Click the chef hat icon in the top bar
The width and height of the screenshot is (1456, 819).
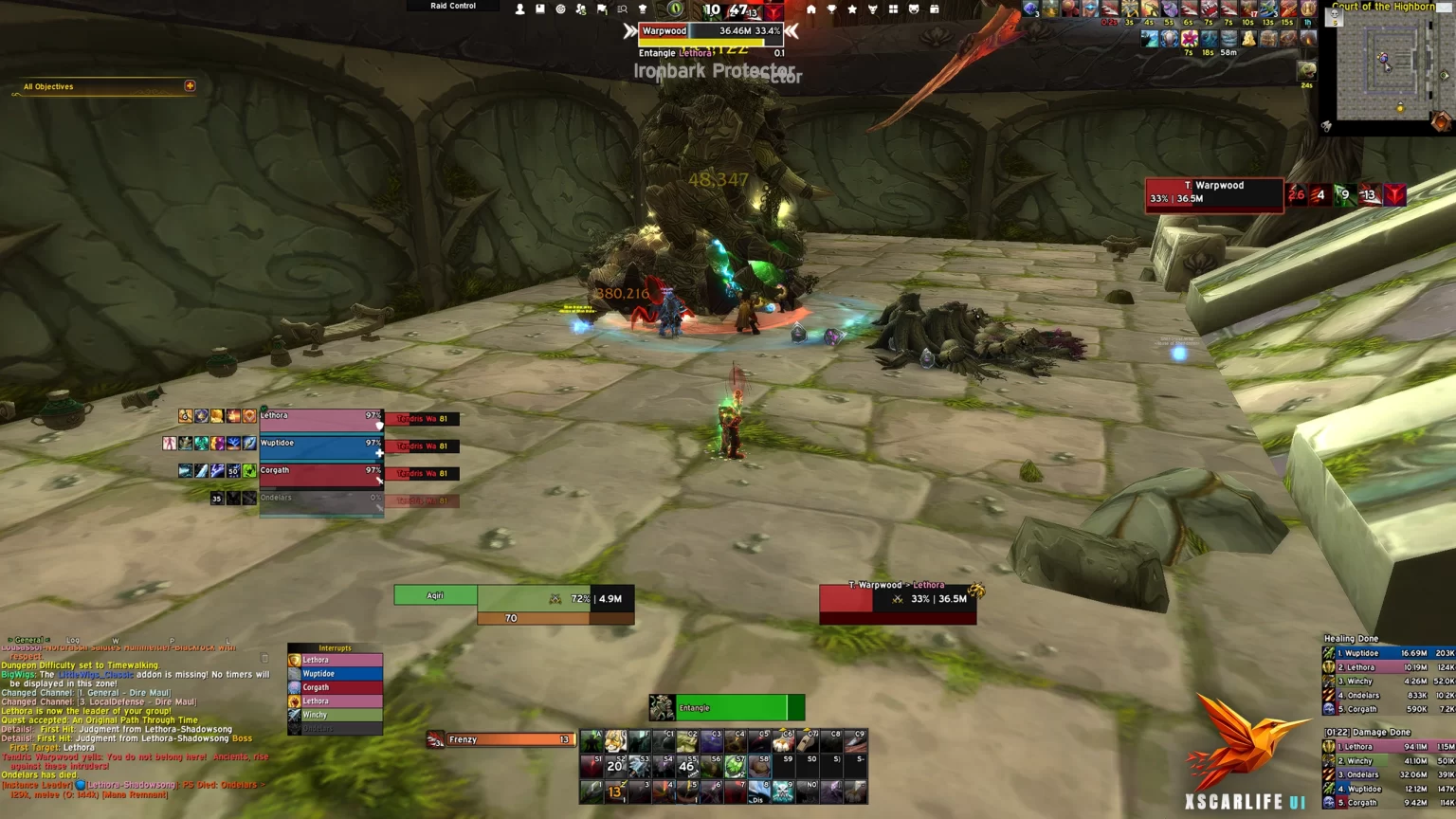point(643,9)
